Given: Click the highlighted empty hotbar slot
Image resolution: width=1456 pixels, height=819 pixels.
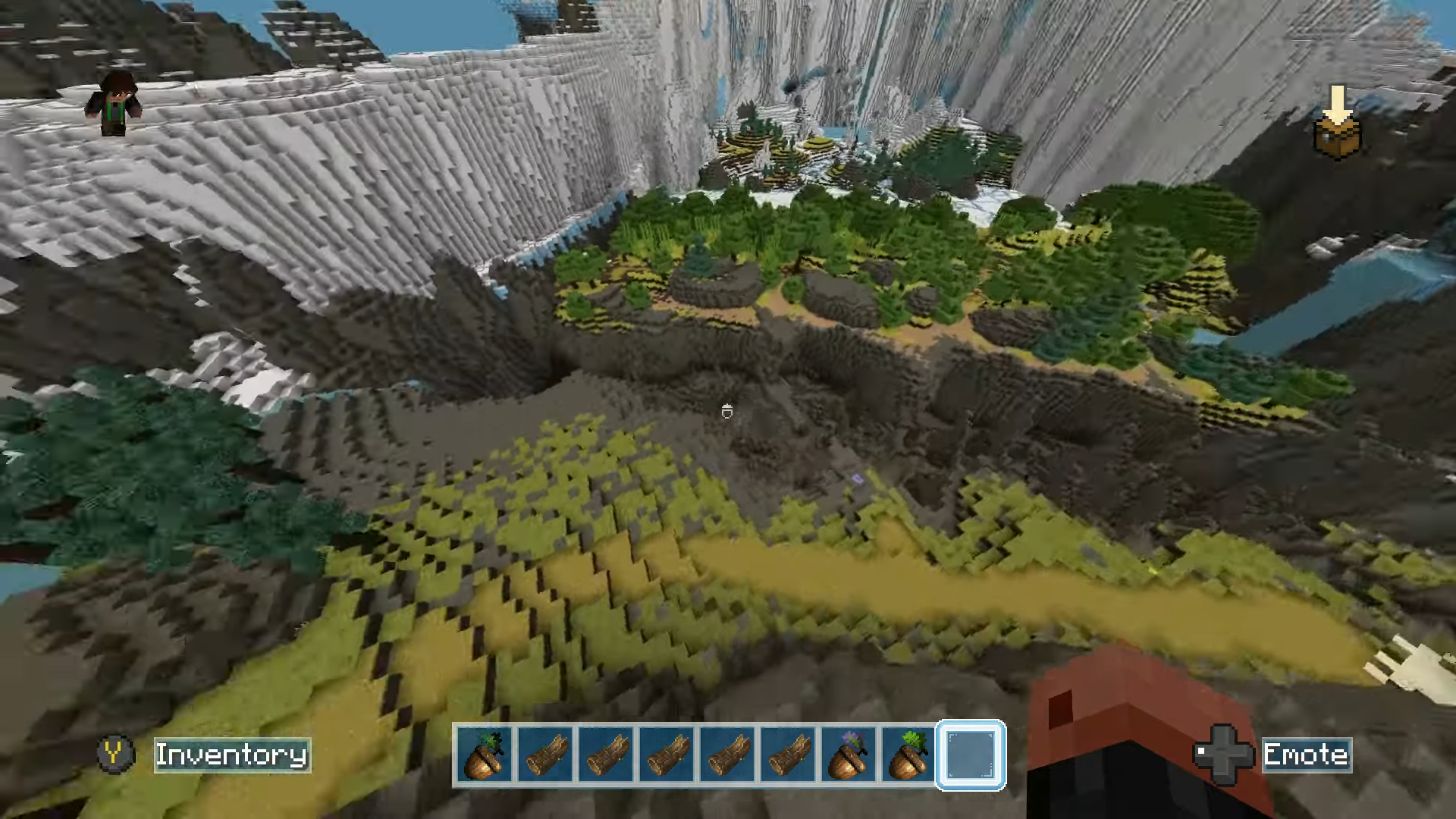Looking at the screenshot, I should 971,755.
